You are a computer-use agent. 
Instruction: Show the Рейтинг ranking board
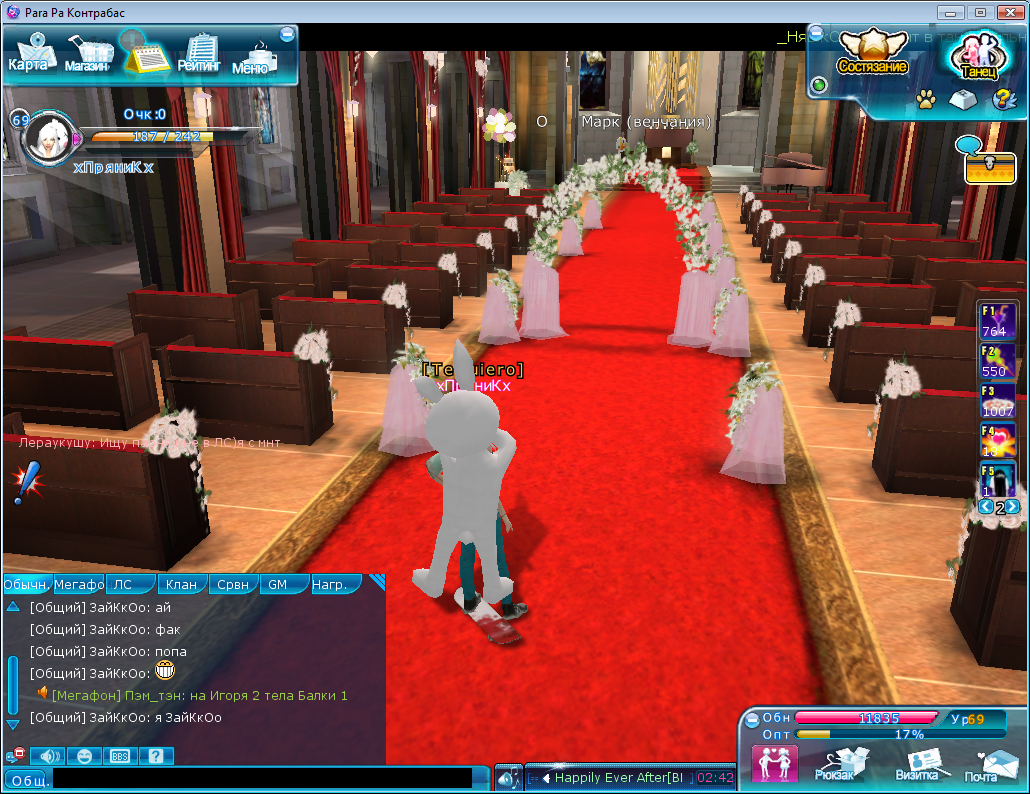click(x=200, y=54)
